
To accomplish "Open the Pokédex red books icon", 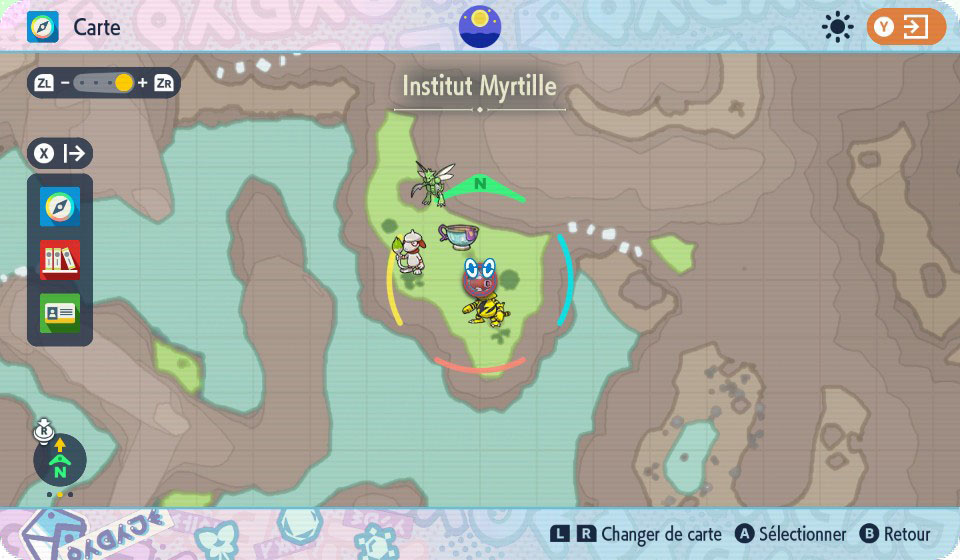I will pyautogui.click(x=59, y=260).
